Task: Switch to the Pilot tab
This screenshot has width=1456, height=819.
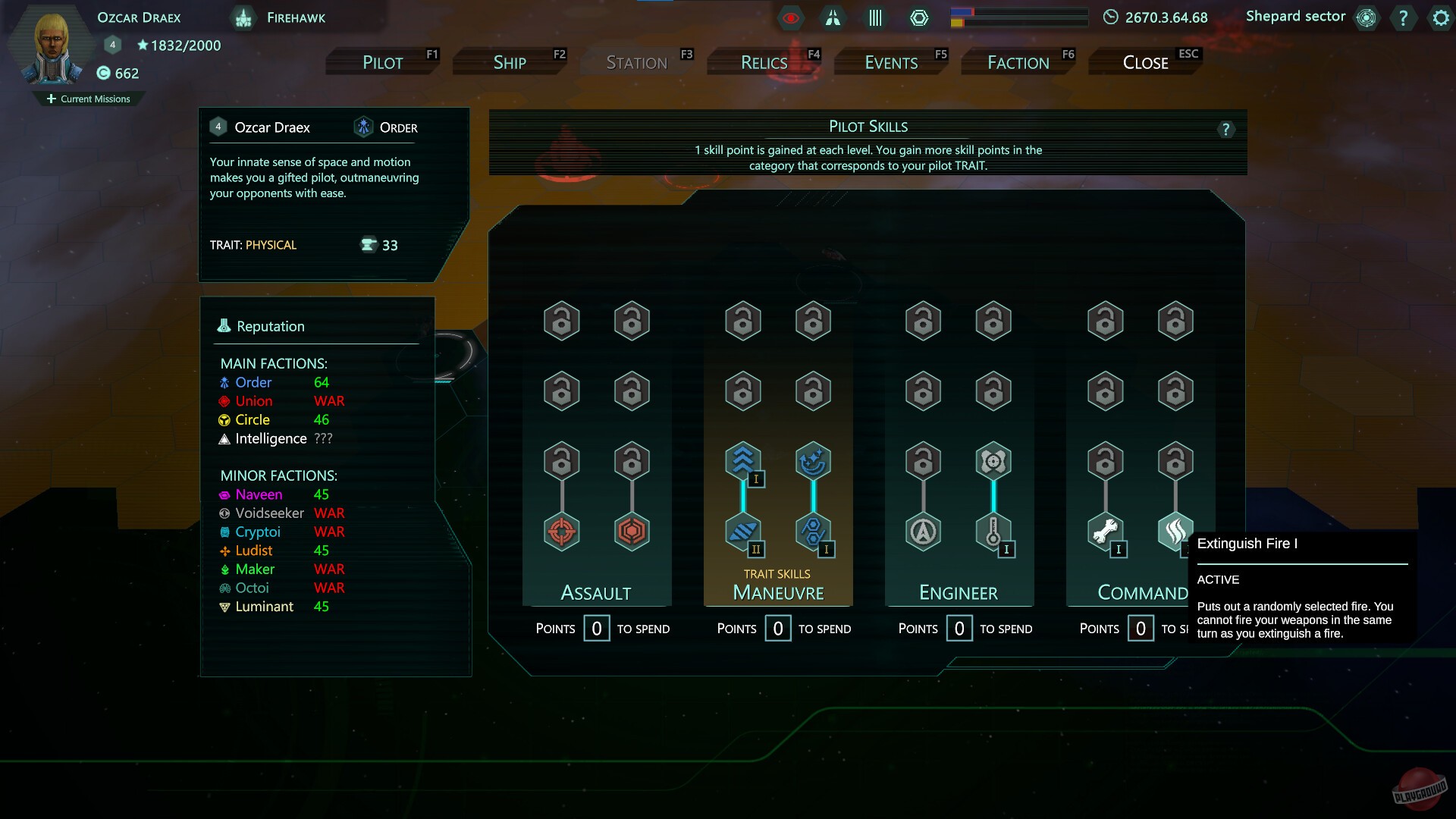Action: [383, 62]
